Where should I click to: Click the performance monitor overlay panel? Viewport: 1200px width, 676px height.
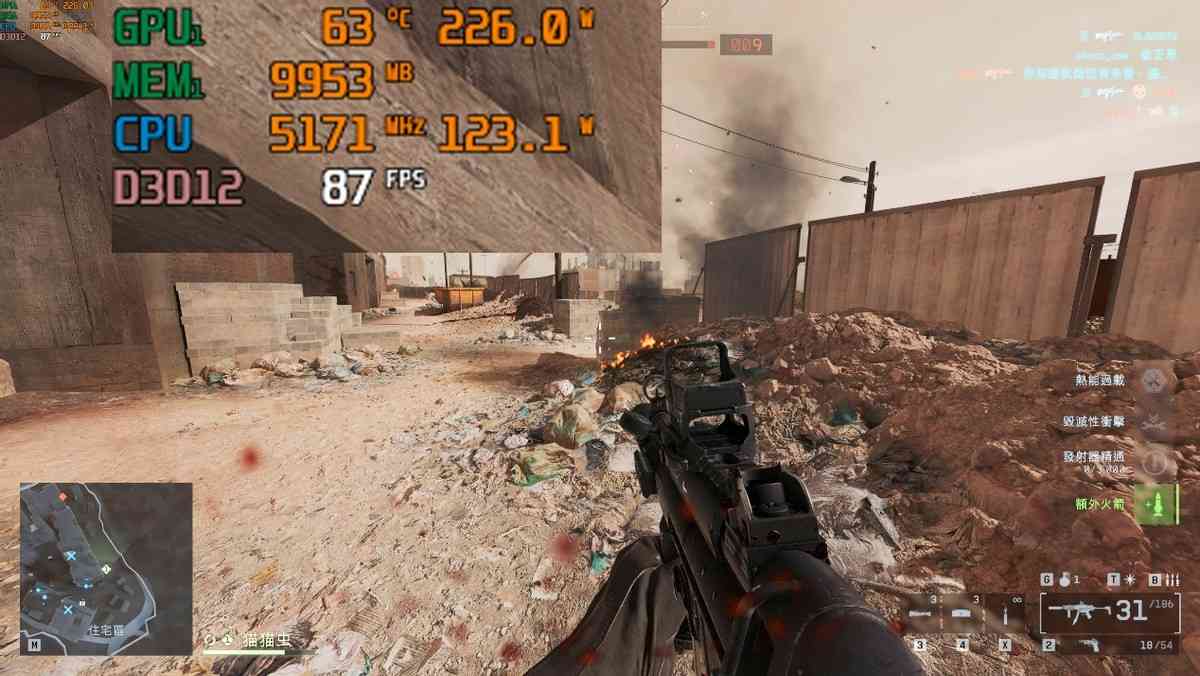(385, 124)
